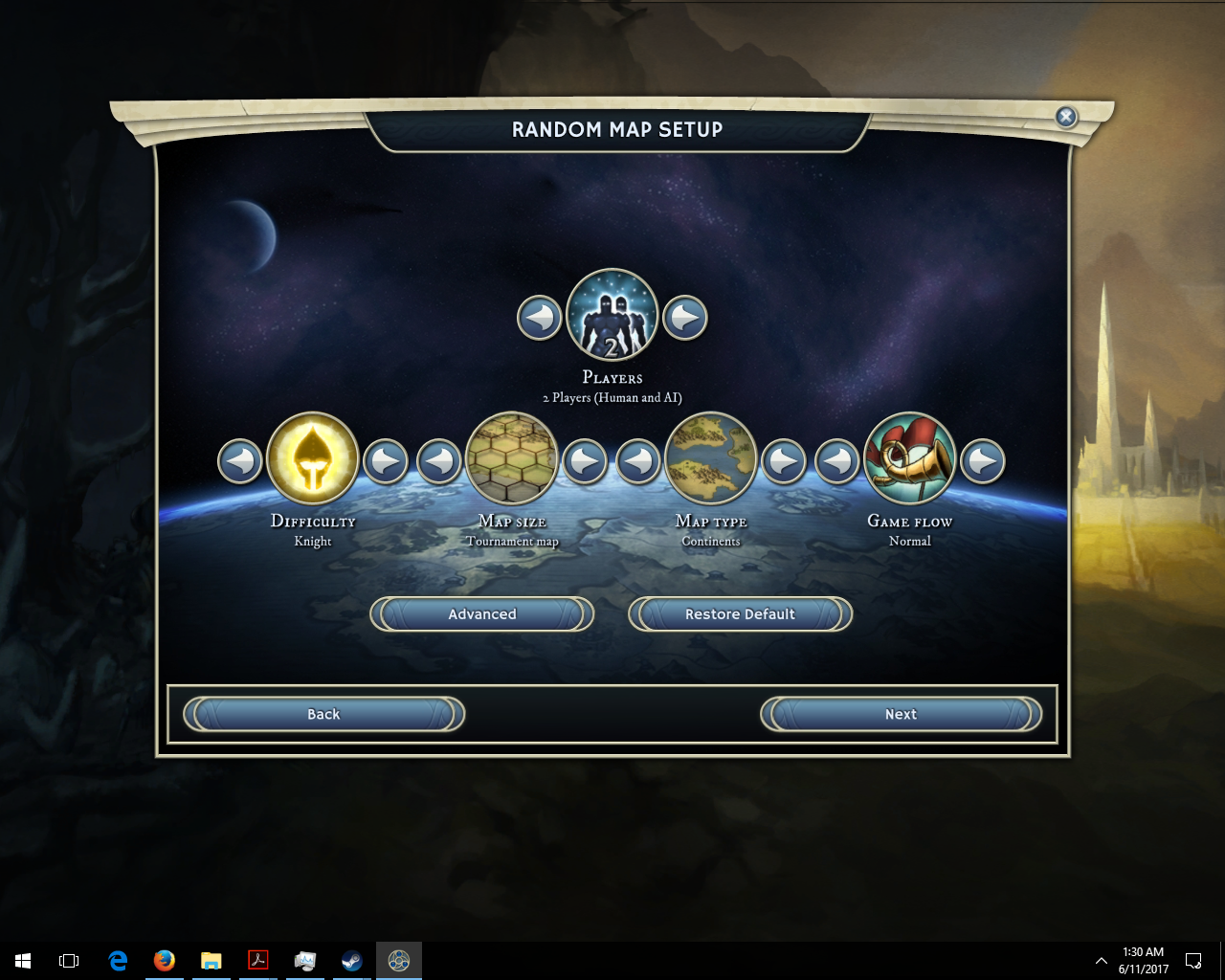Select next Difficulty level
1225x980 pixels.
386,461
